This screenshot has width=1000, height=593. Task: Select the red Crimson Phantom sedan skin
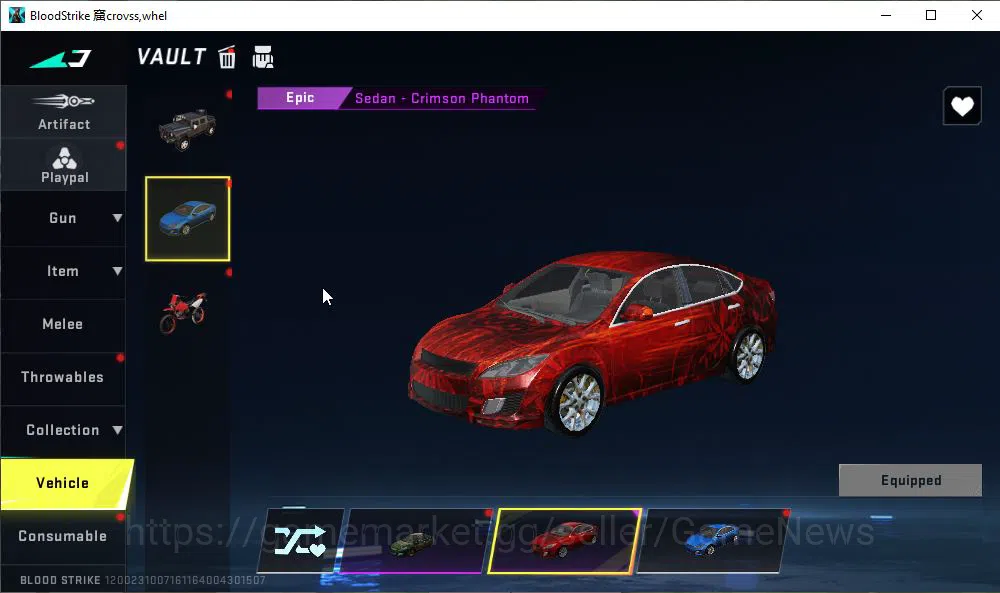click(x=563, y=541)
